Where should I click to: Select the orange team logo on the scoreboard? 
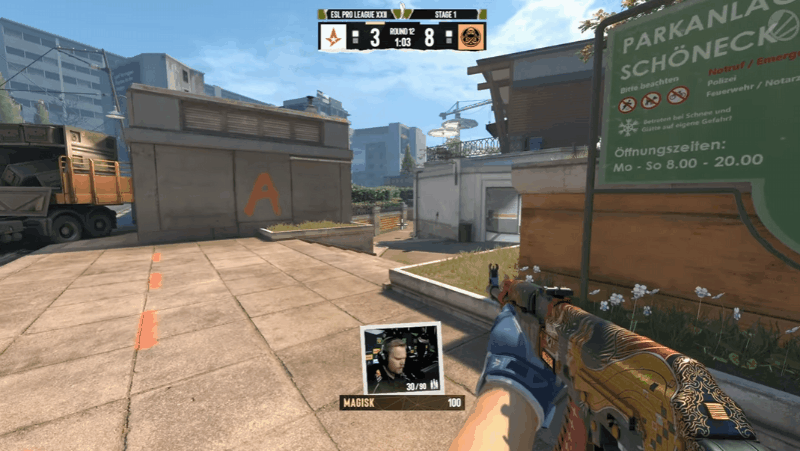[x=471, y=37]
